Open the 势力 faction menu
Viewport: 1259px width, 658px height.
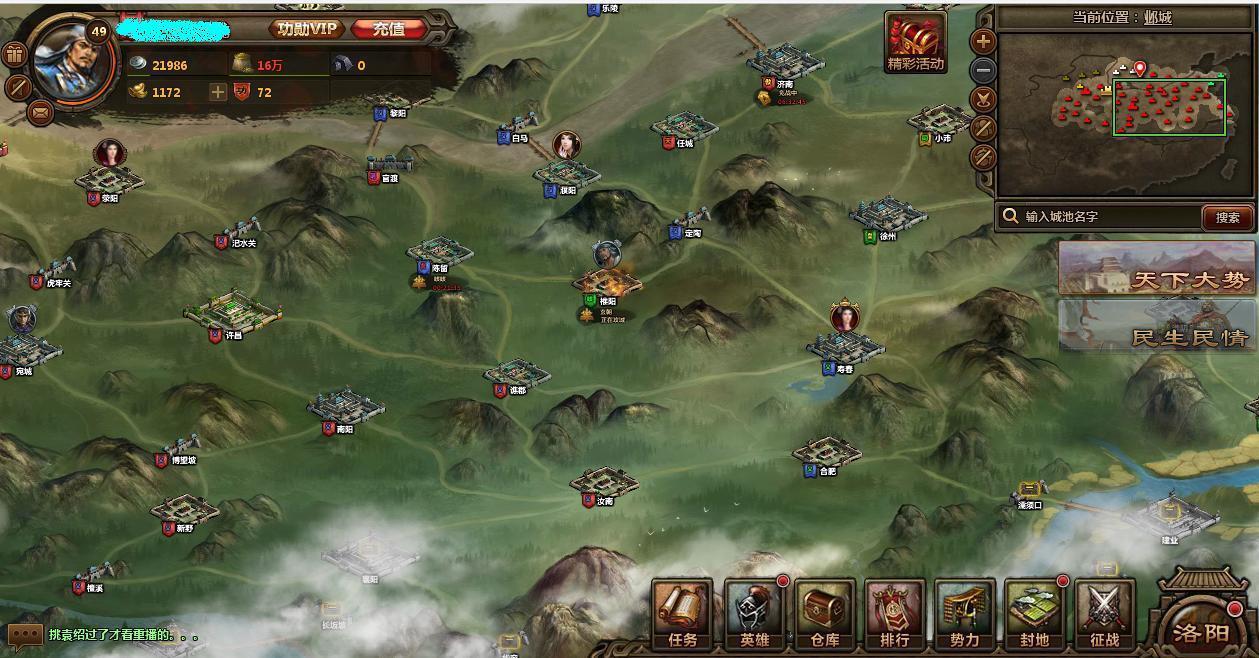click(x=965, y=612)
